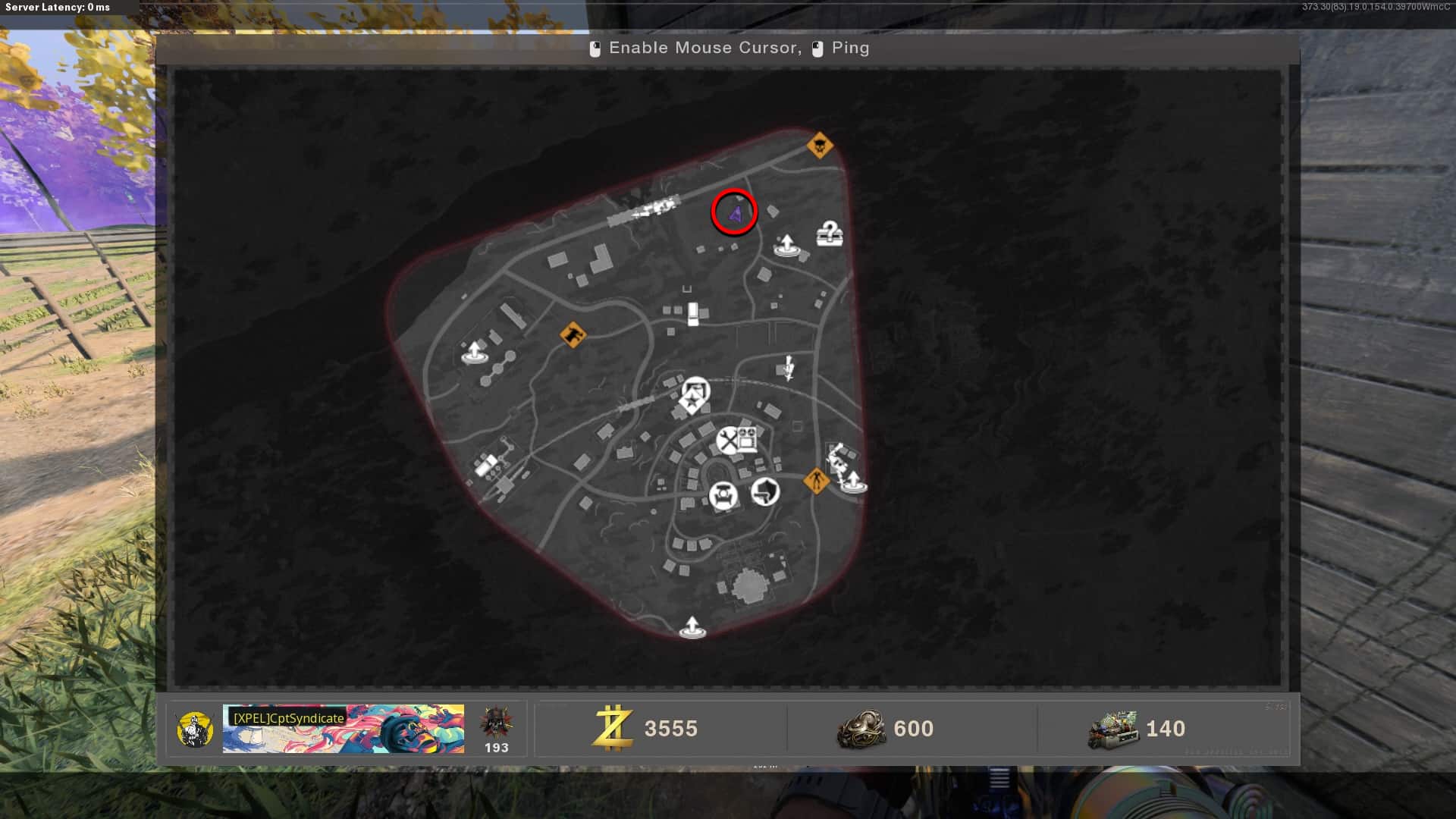Select the prestige skull icon above 193
The image size is (1456, 819).
click(496, 722)
